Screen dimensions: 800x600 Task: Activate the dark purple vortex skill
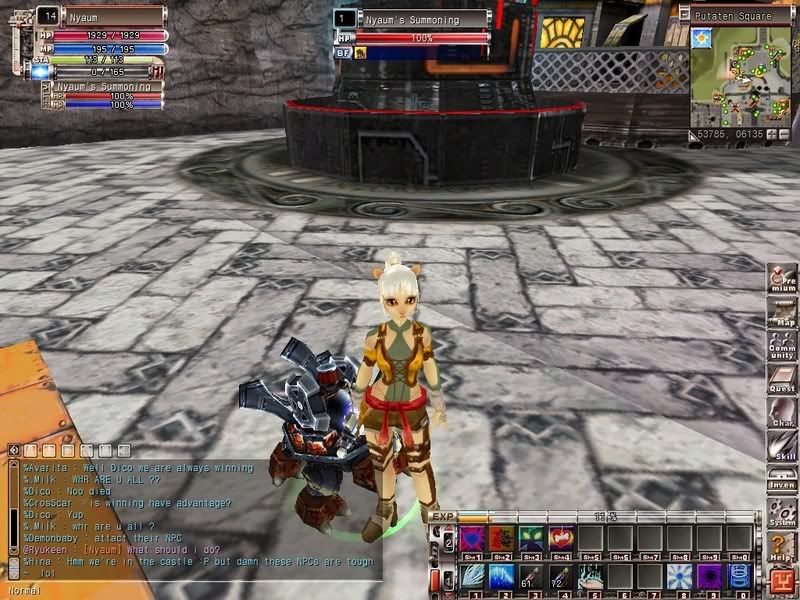point(711,577)
